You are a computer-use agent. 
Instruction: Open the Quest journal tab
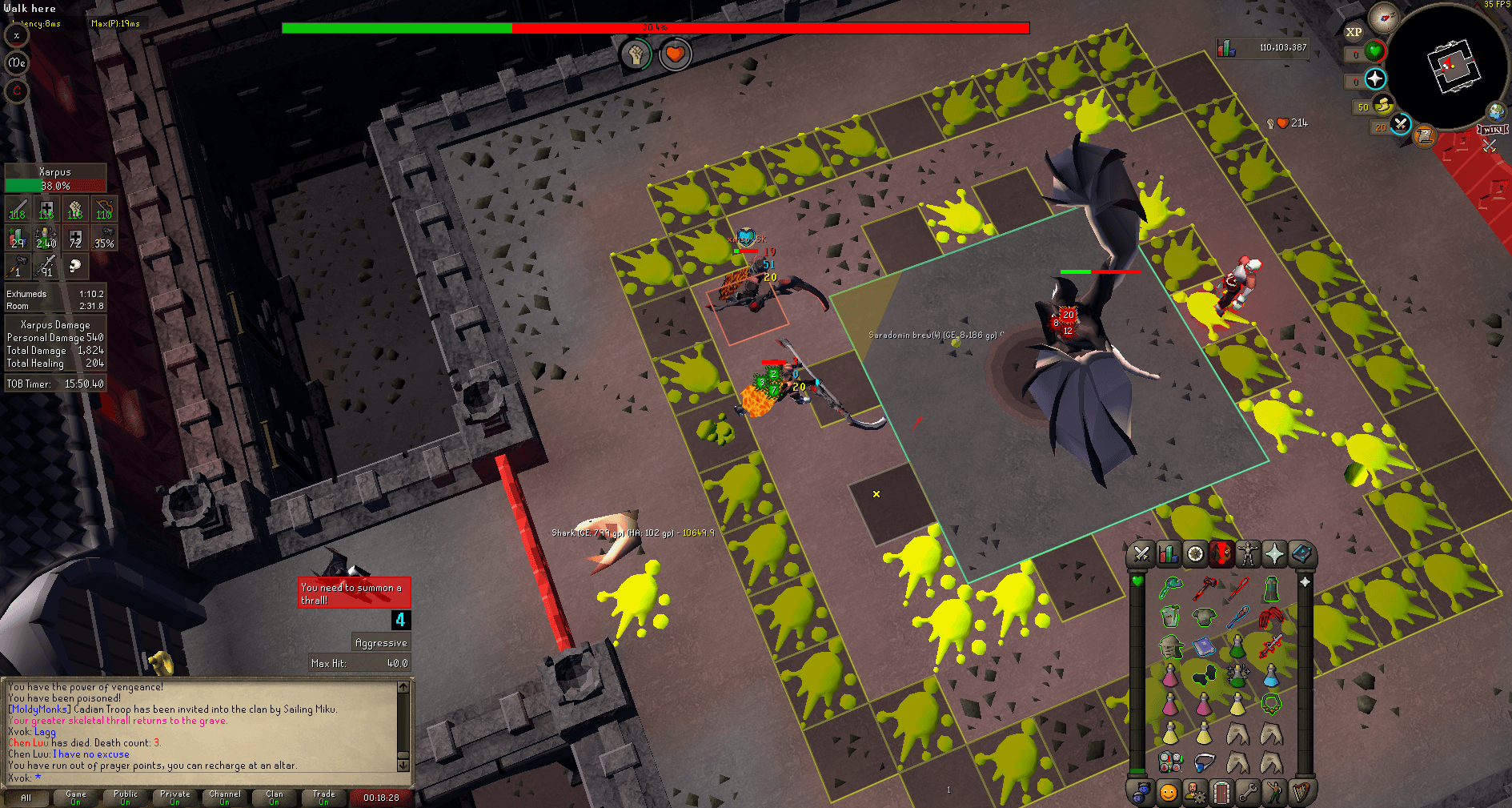pos(1193,553)
